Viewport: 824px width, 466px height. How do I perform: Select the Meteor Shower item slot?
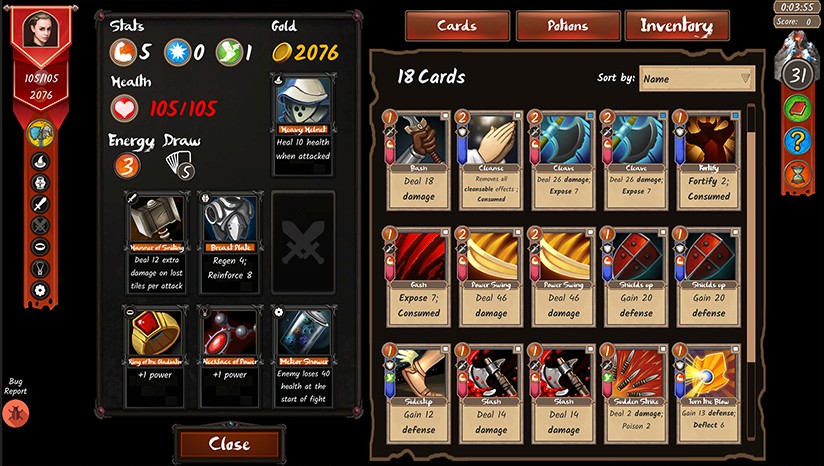(x=302, y=355)
